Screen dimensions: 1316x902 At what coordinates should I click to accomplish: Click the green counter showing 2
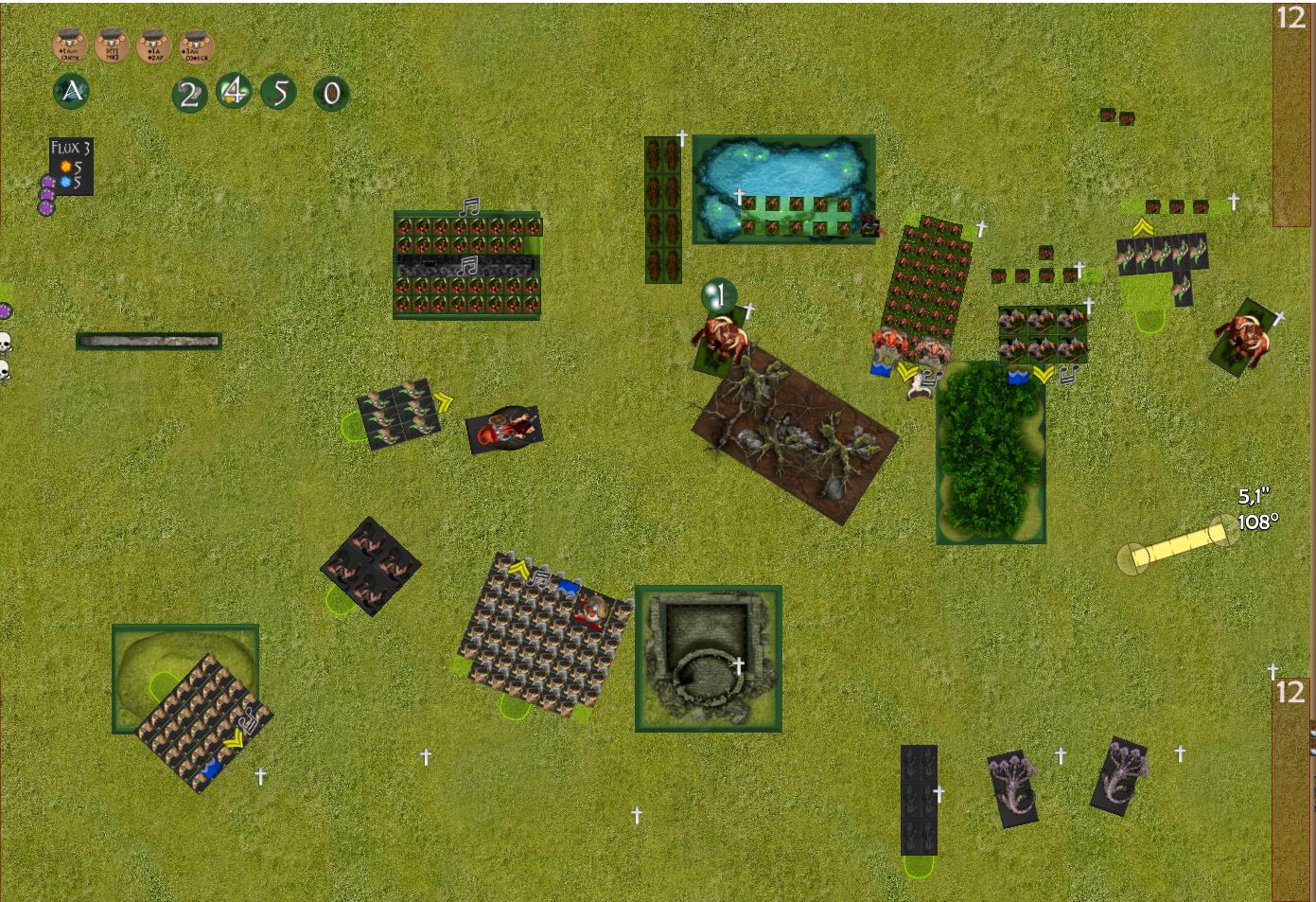[x=189, y=94]
